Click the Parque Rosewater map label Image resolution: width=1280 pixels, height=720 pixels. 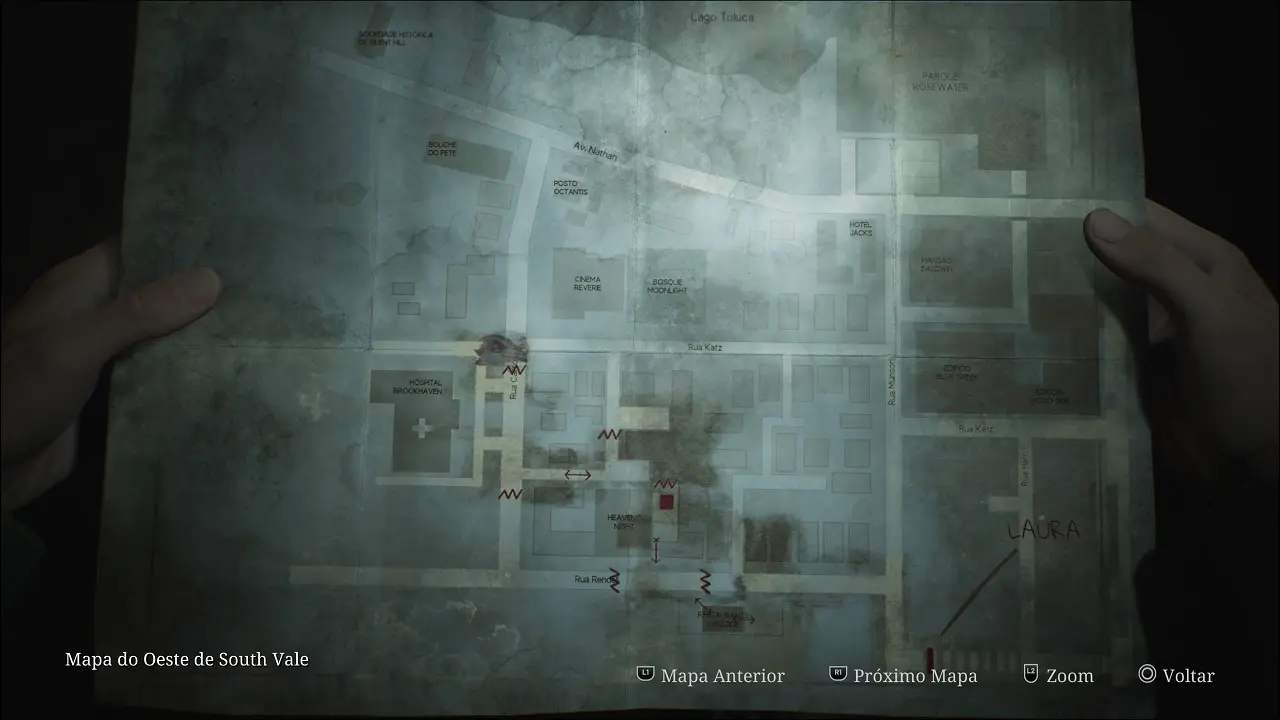(939, 81)
